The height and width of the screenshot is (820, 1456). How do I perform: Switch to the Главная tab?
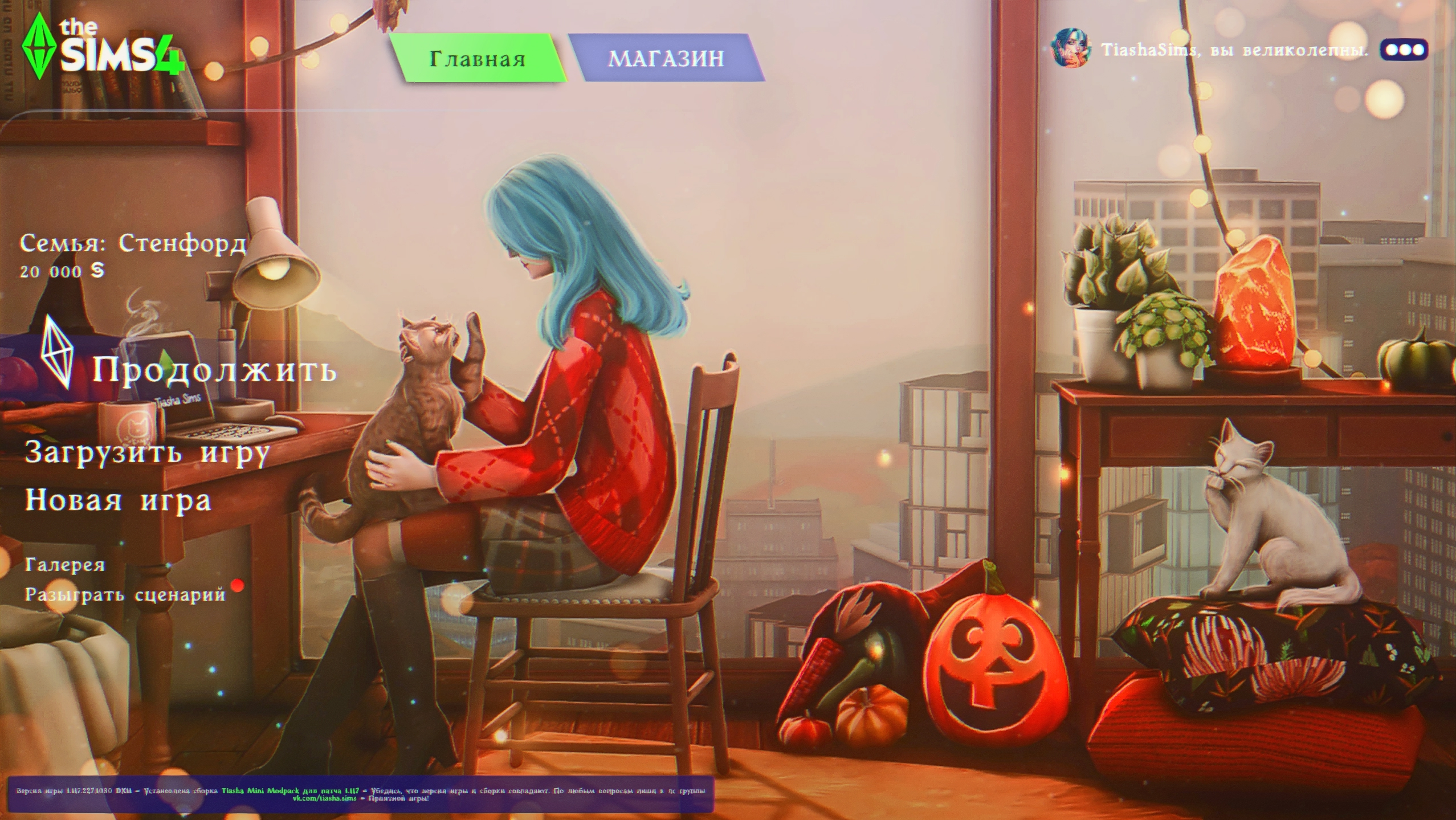click(x=477, y=58)
